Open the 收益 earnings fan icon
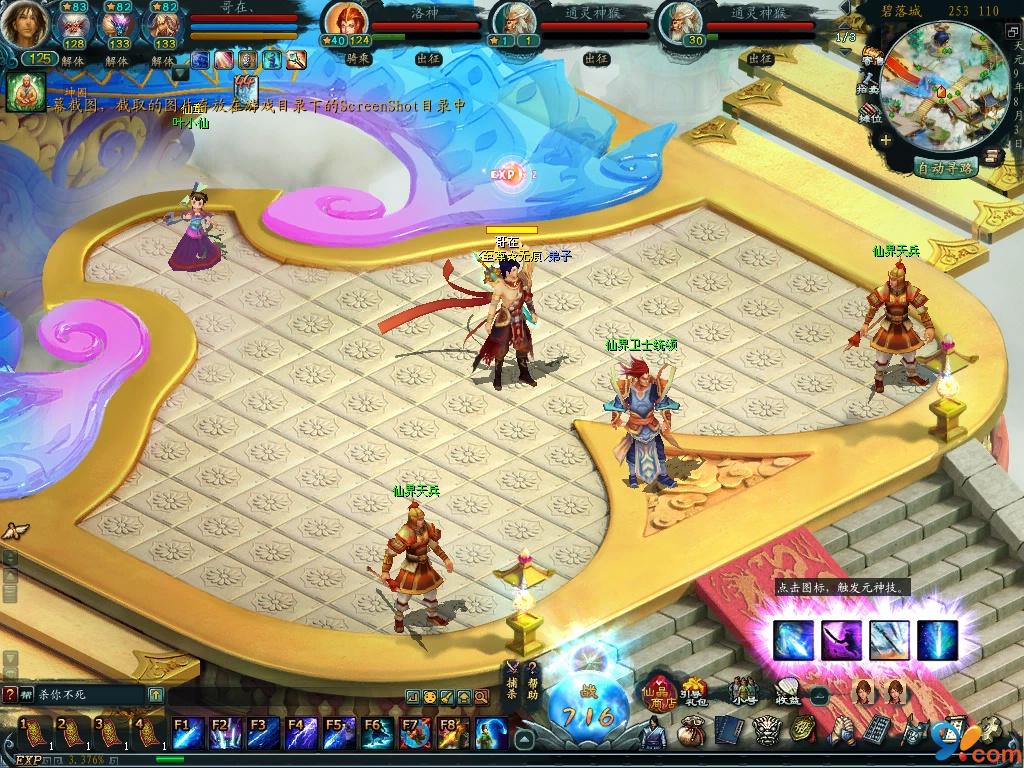 (789, 691)
